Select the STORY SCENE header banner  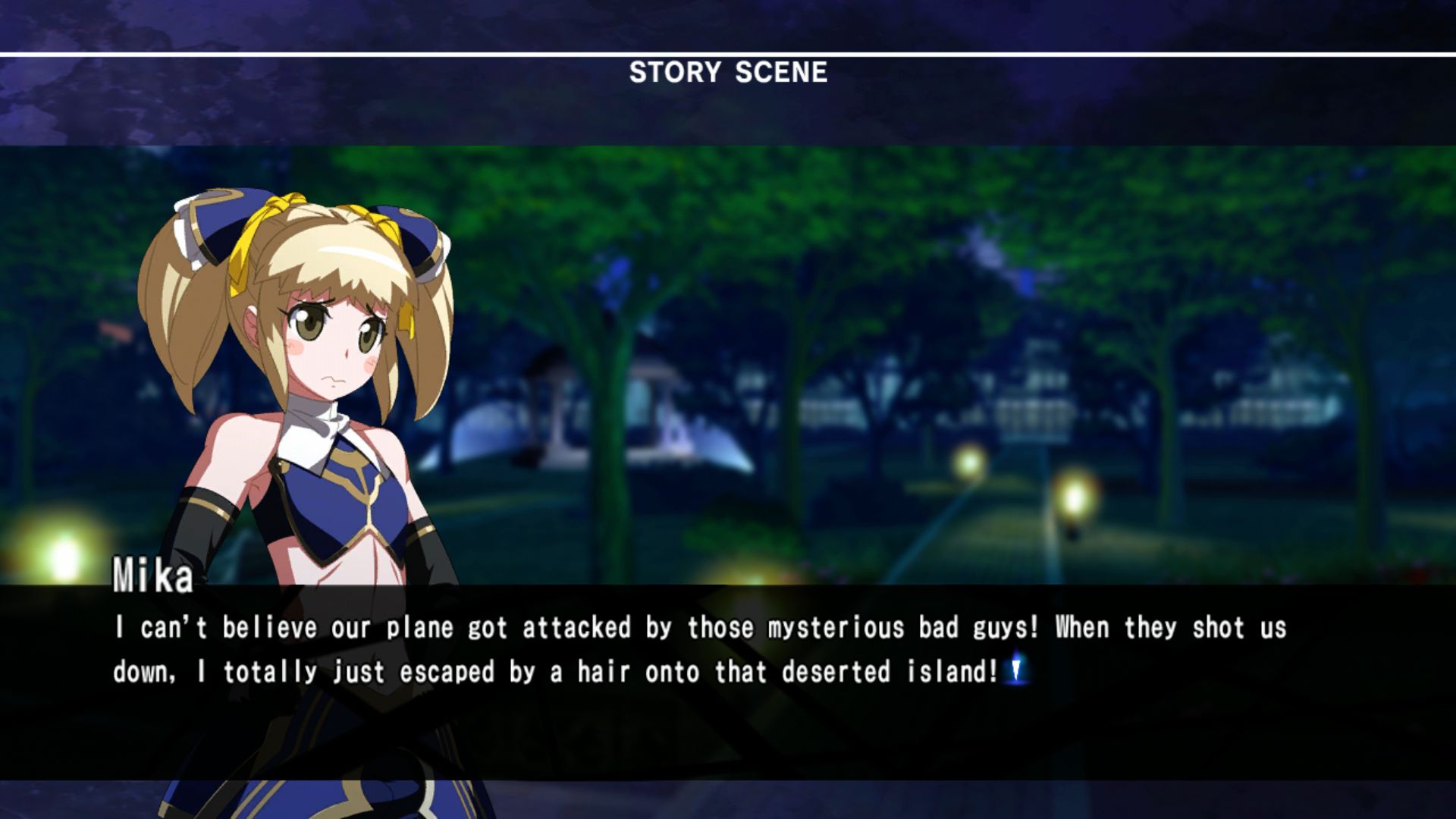728,72
